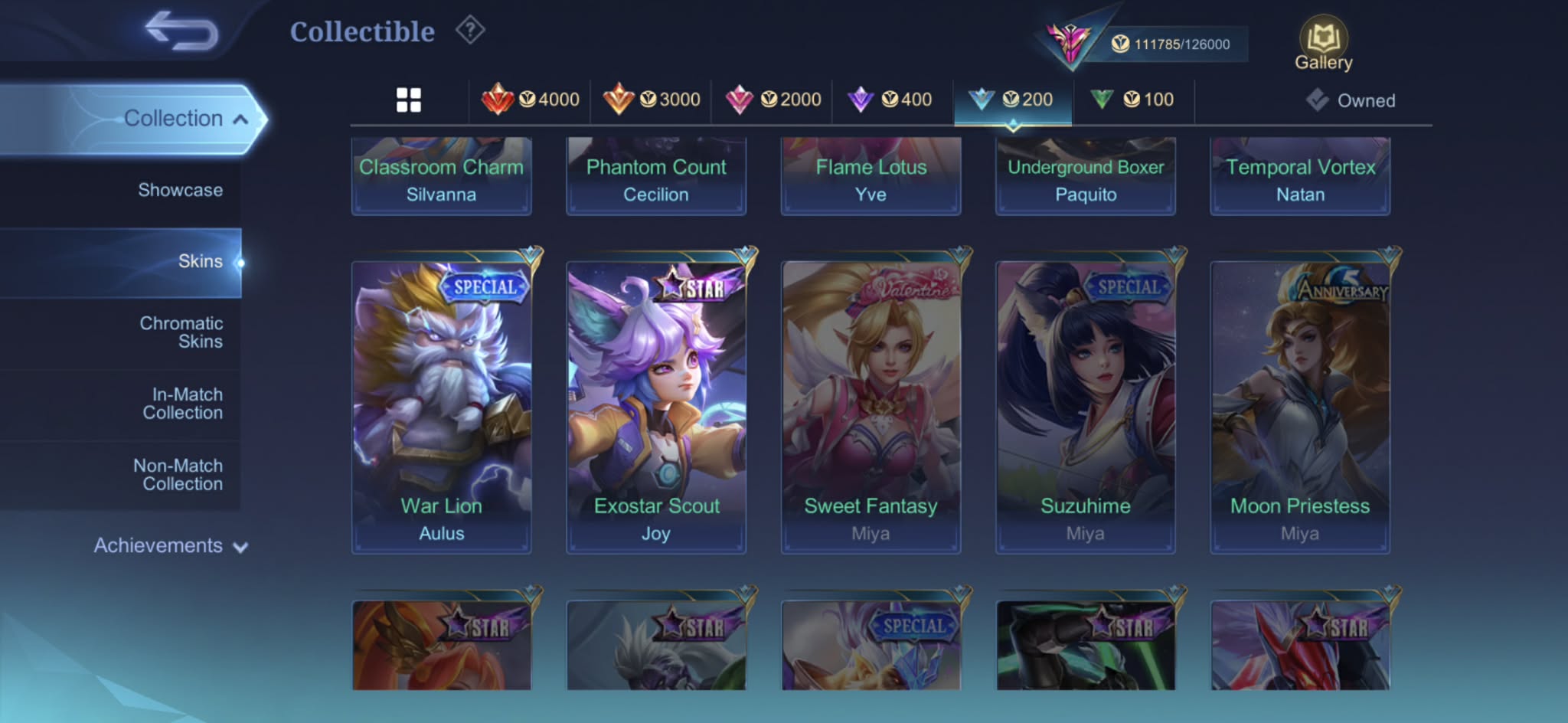Switch to the 4000 points tier tab
This screenshot has height=723, width=1568.
pyautogui.click(x=531, y=100)
